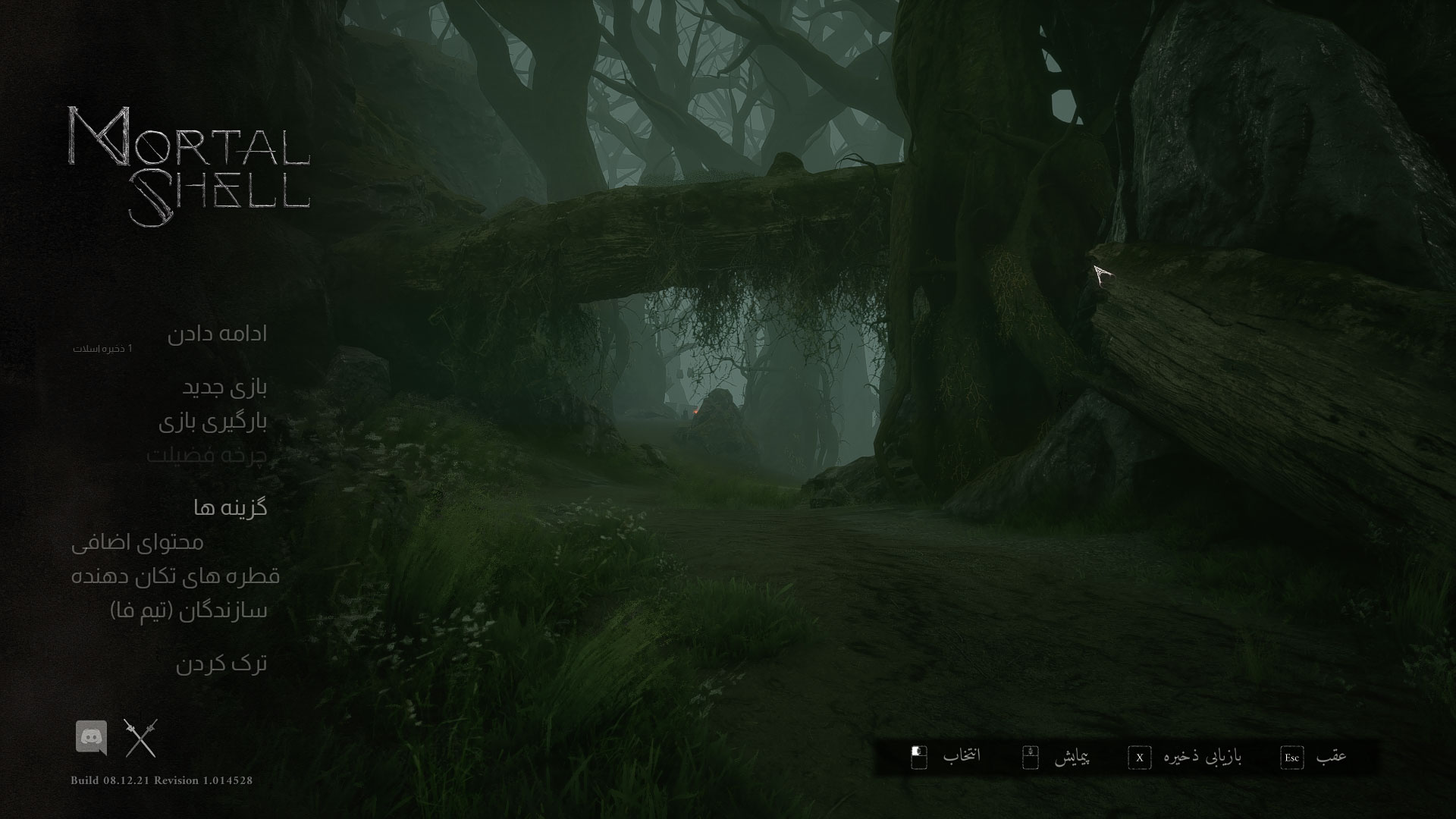
Task: Open بارگیری بازی (Load Game)
Action: click(212, 422)
